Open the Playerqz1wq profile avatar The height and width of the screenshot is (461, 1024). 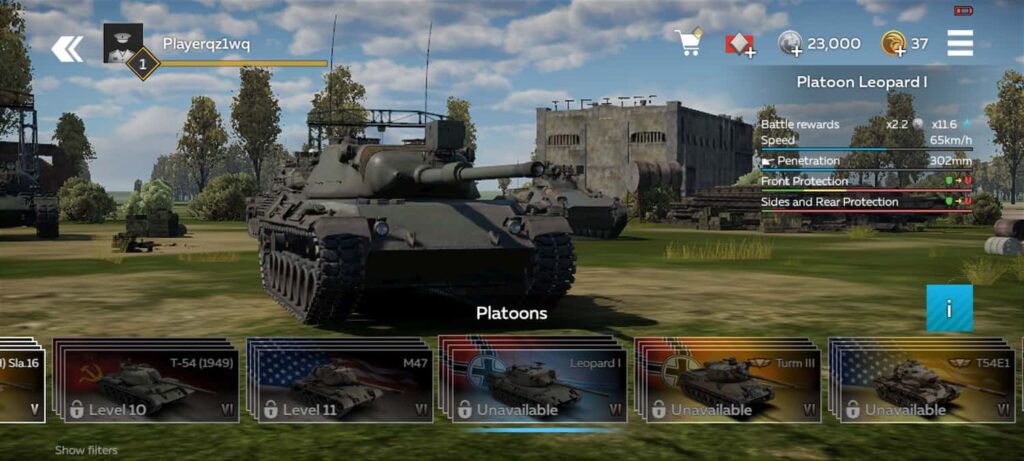[122, 44]
